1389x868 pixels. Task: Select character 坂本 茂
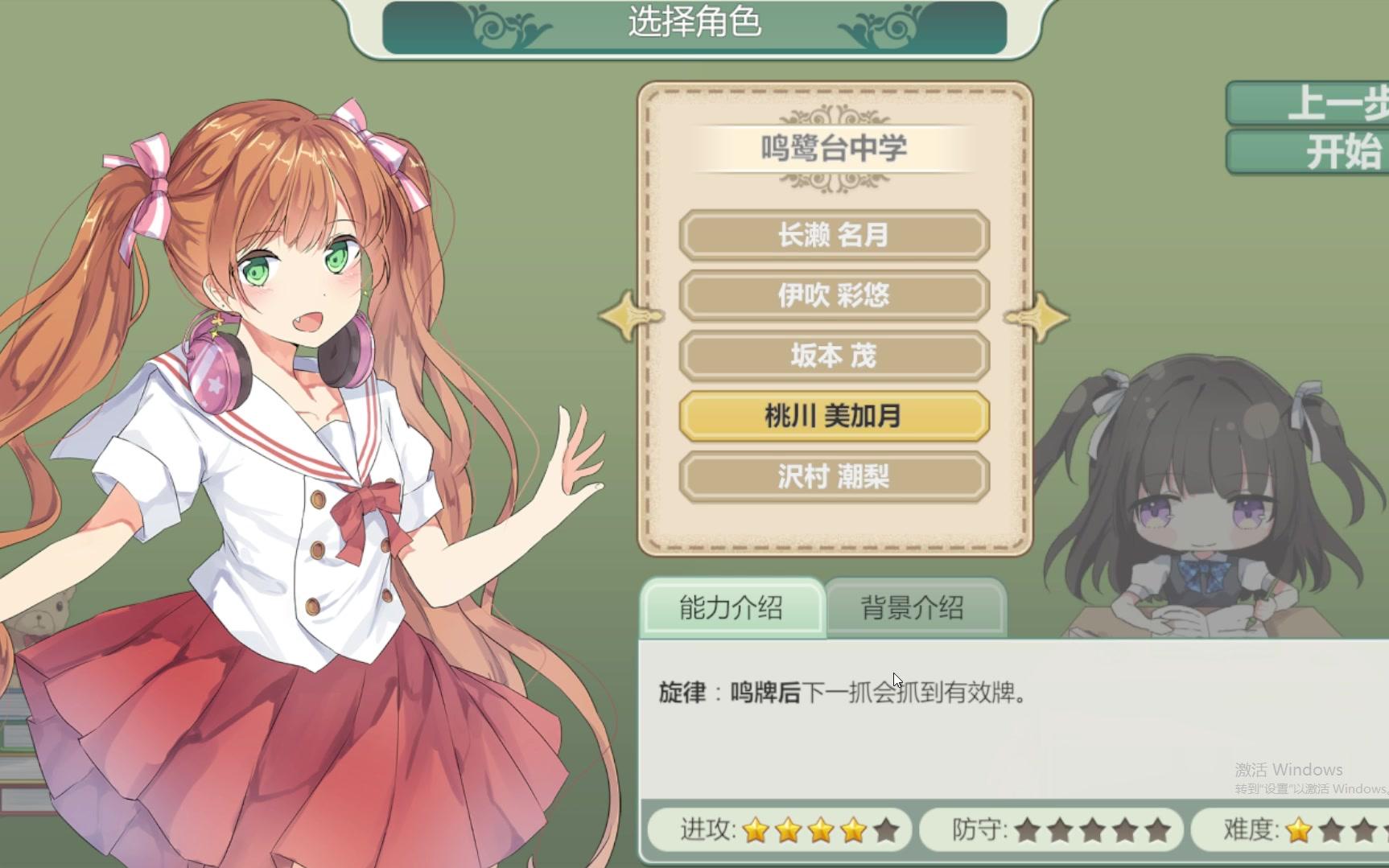click(x=835, y=356)
